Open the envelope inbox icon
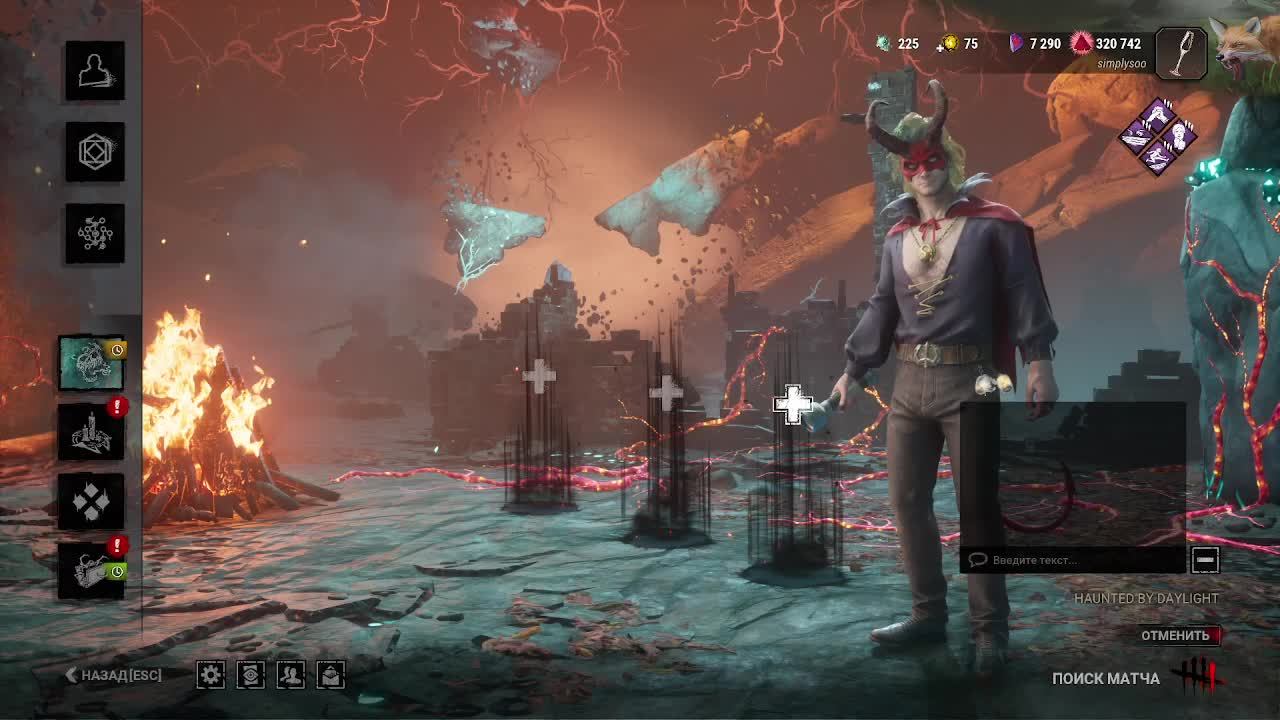This screenshot has width=1280, height=720. click(x=331, y=675)
